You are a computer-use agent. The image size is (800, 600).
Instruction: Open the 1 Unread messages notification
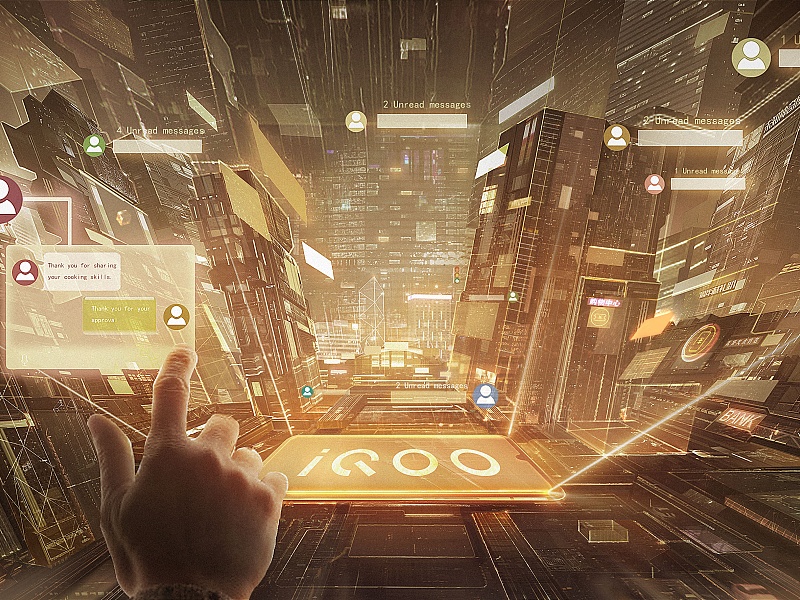coord(707,171)
